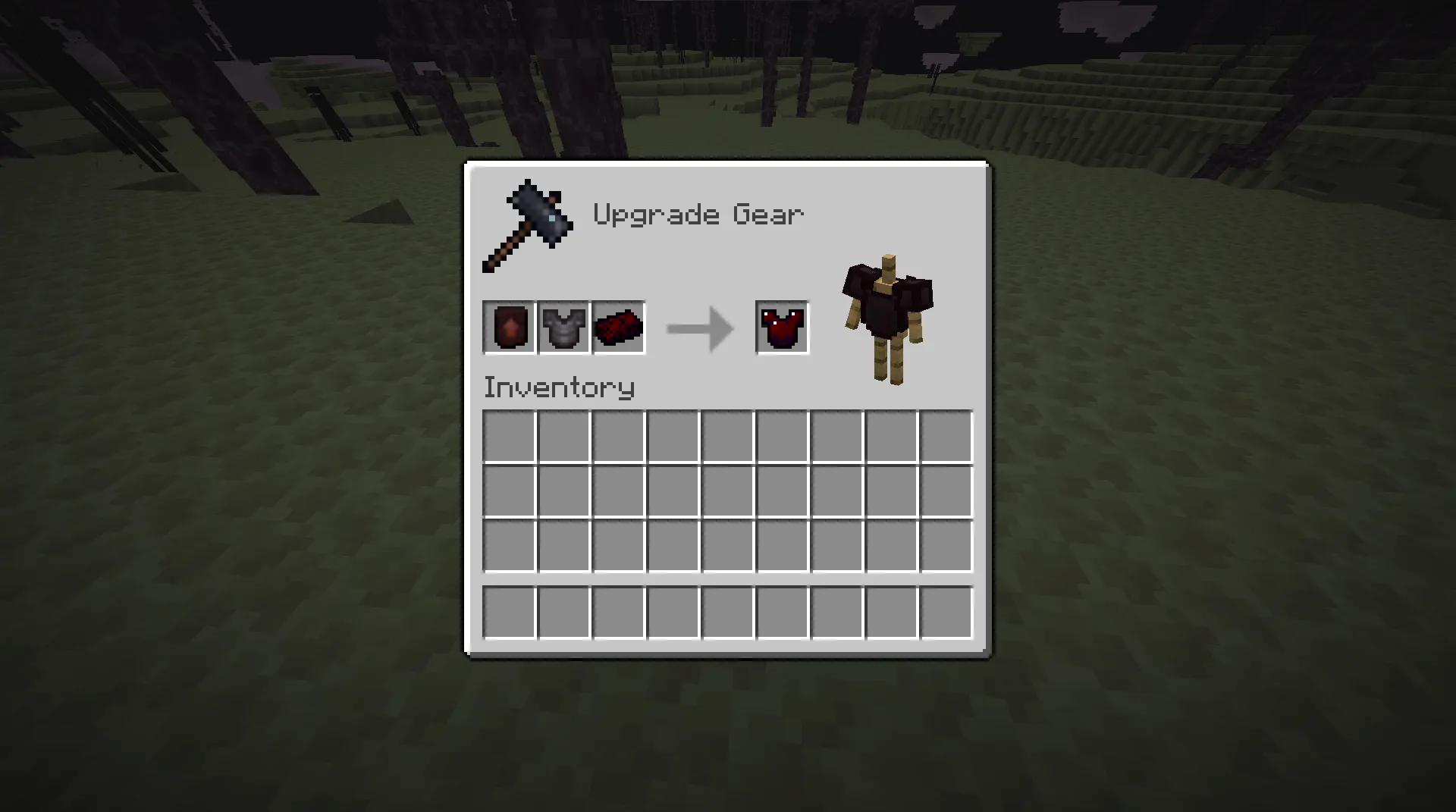Click the second slot in the hotbar row
This screenshot has height=812, width=1456.
pyautogui.click(x=563, y=613)
